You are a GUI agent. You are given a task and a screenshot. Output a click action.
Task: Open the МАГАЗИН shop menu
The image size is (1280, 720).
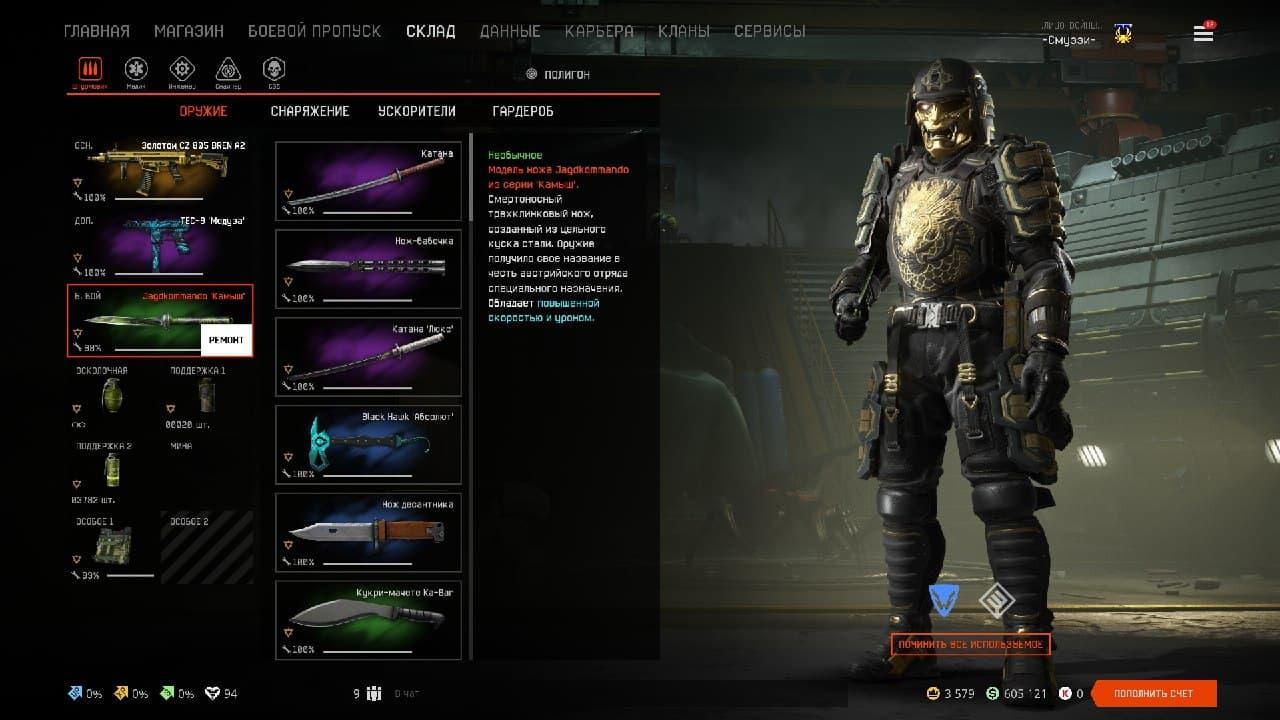[x=188, y=31]
